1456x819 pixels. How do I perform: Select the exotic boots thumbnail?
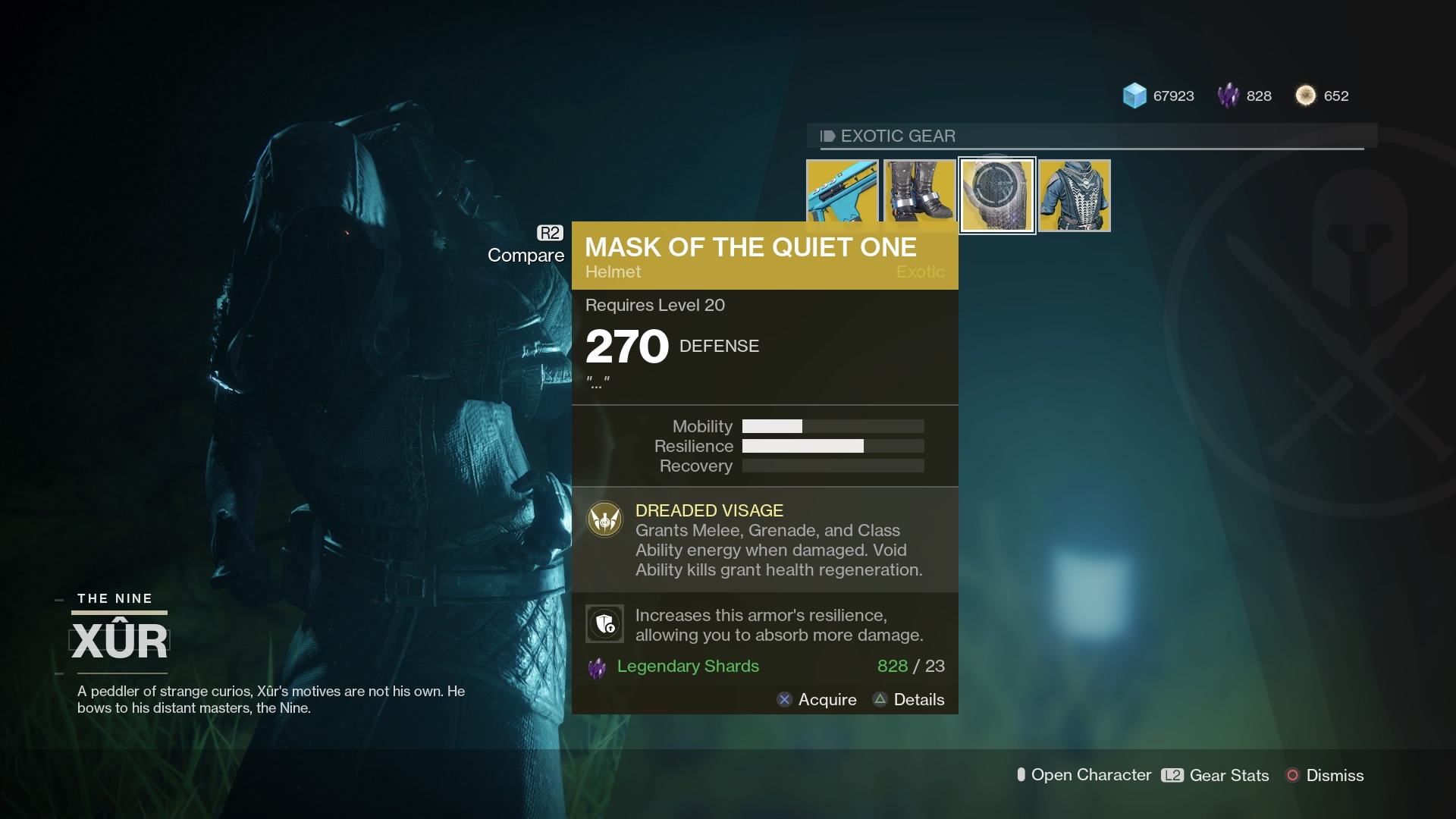(920, 195)
